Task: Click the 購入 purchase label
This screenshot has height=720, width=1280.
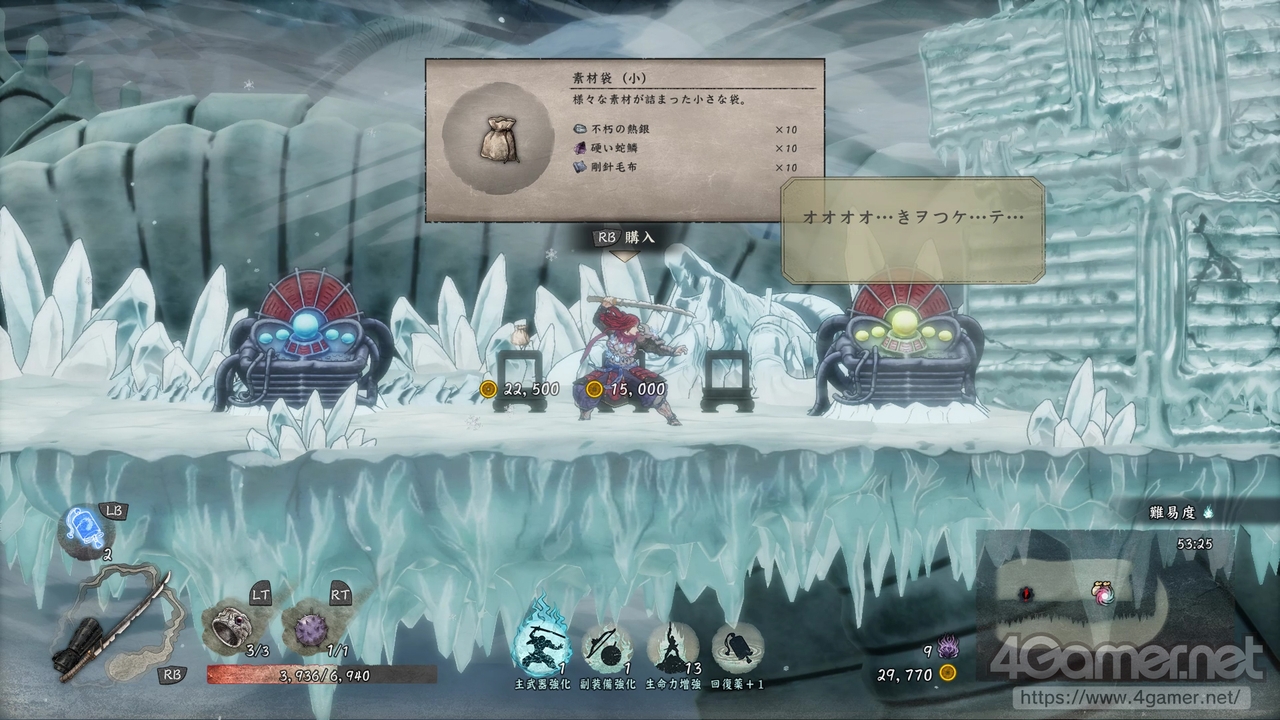Action: [x=639, y=237]
